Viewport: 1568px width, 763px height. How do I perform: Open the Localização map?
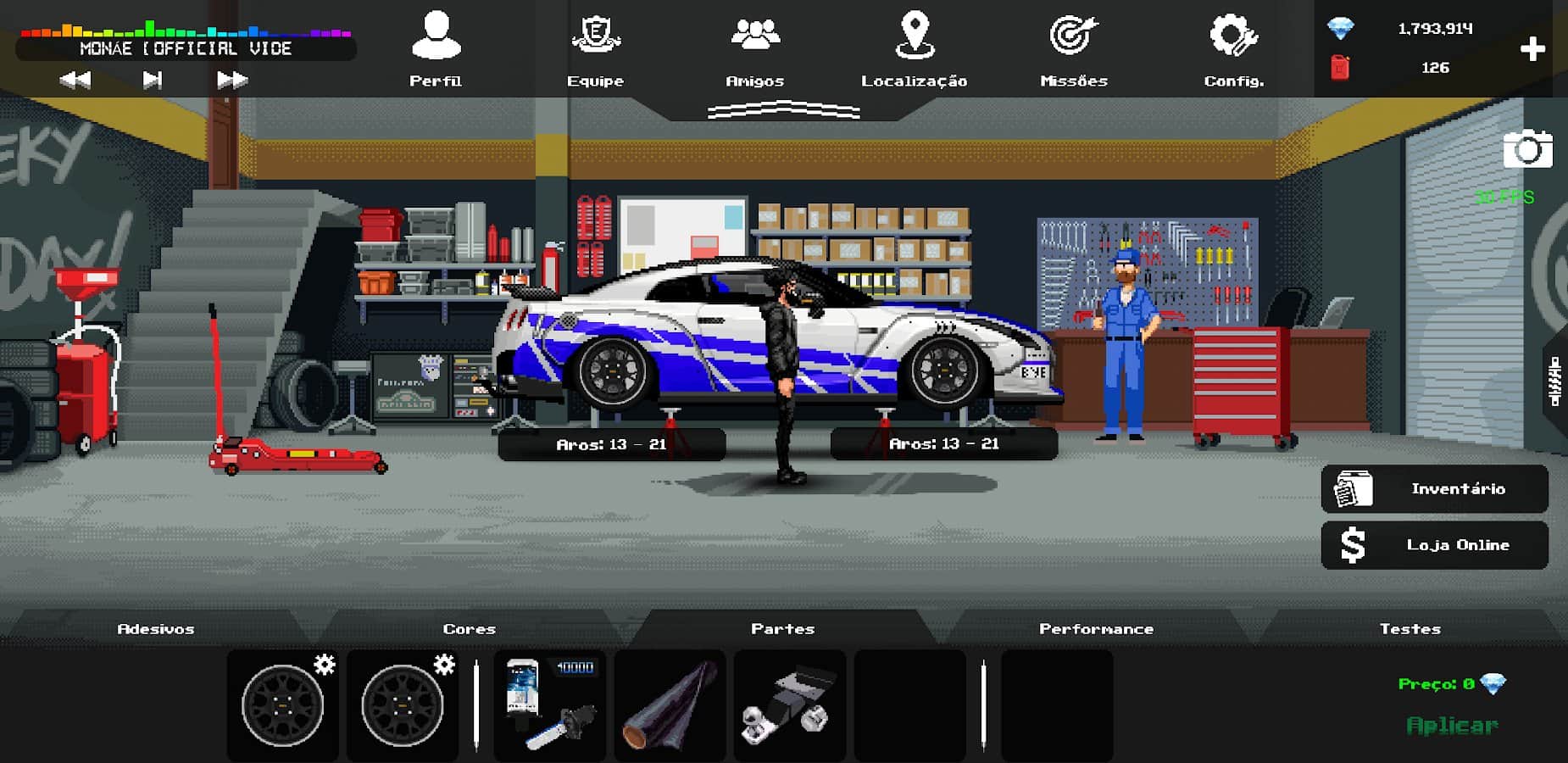pyautogui.click(x=914, y=49)
